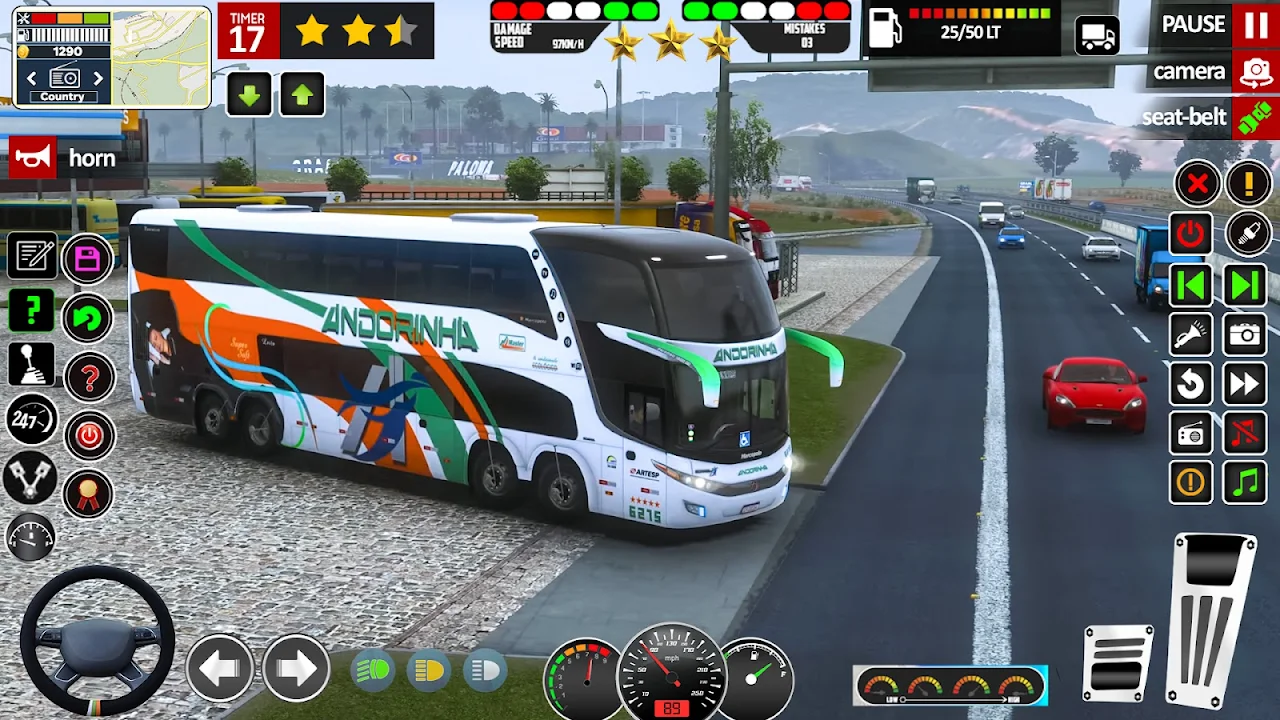Click the gear shifter icon
Screen dimensions: 1280x720
[31, 365]
